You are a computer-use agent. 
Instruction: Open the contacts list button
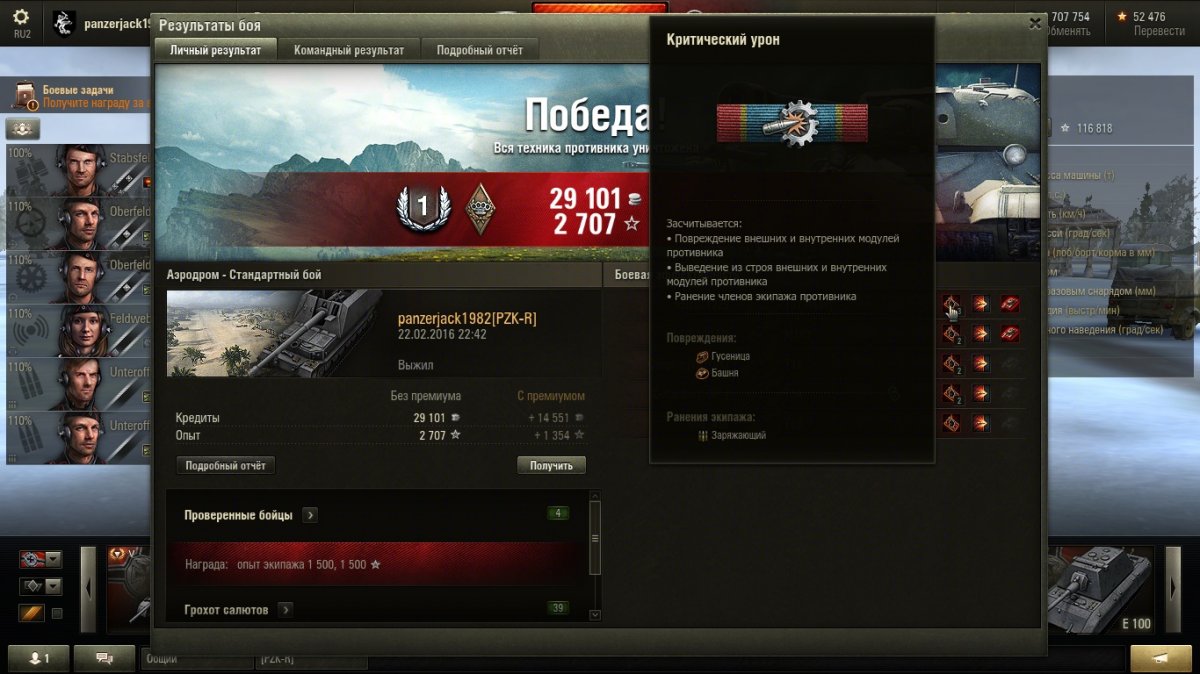click(42, 658)
